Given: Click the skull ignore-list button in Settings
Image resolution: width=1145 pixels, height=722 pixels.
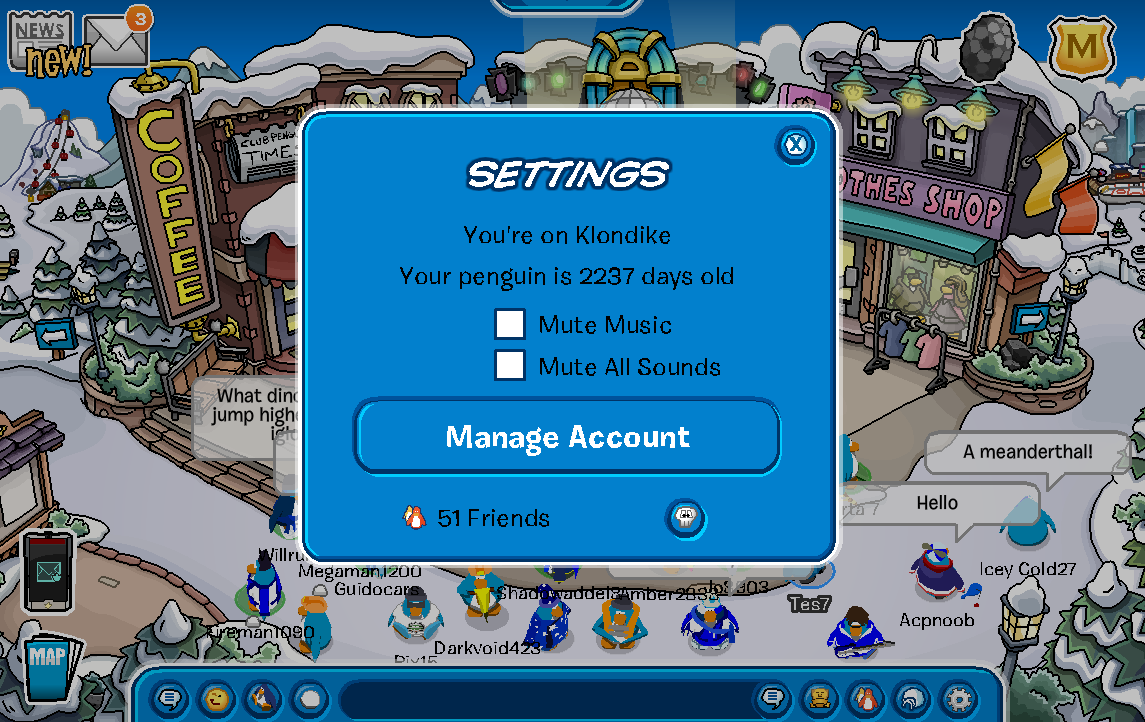Looking at the screenshot, I should 685,518.
